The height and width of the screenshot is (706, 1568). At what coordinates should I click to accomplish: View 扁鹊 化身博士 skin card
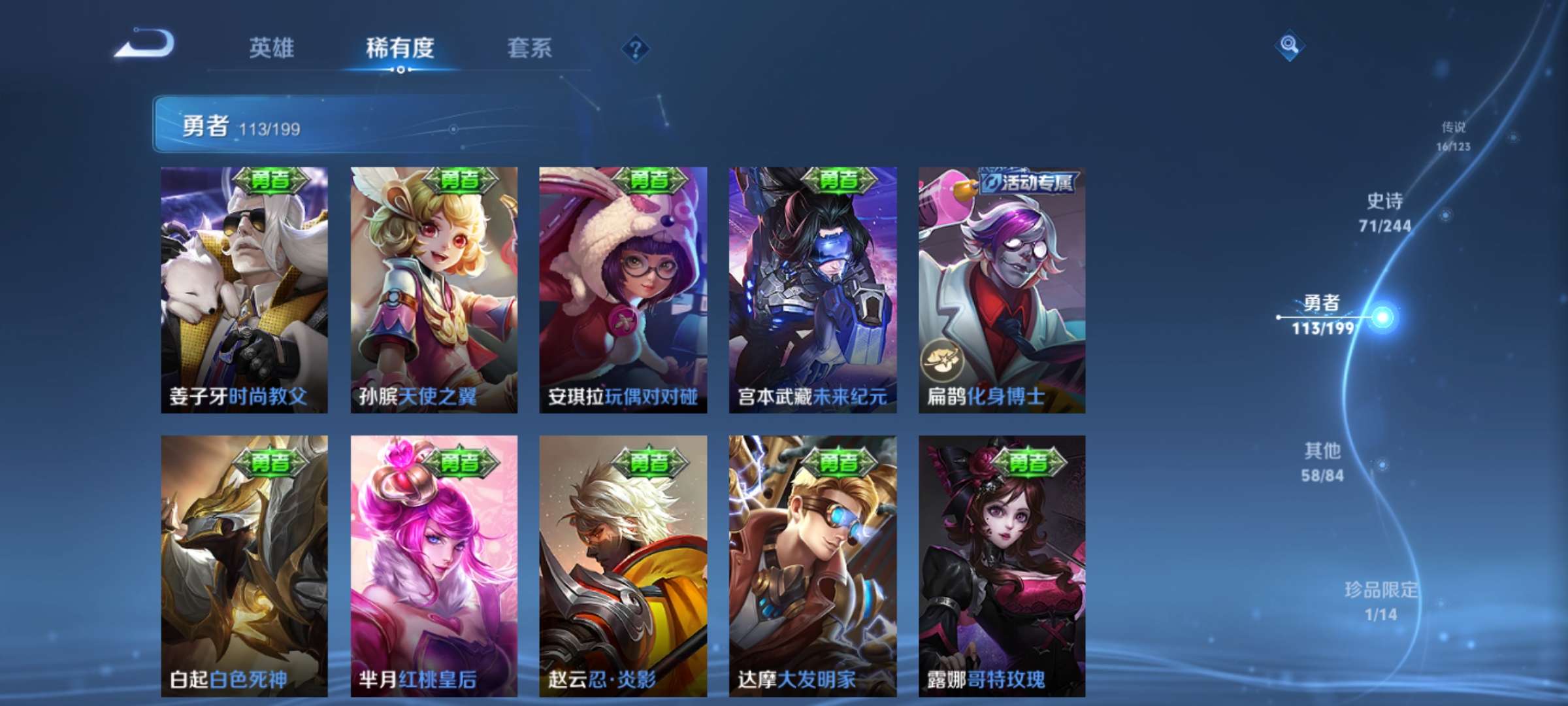tap(1002, 290)
